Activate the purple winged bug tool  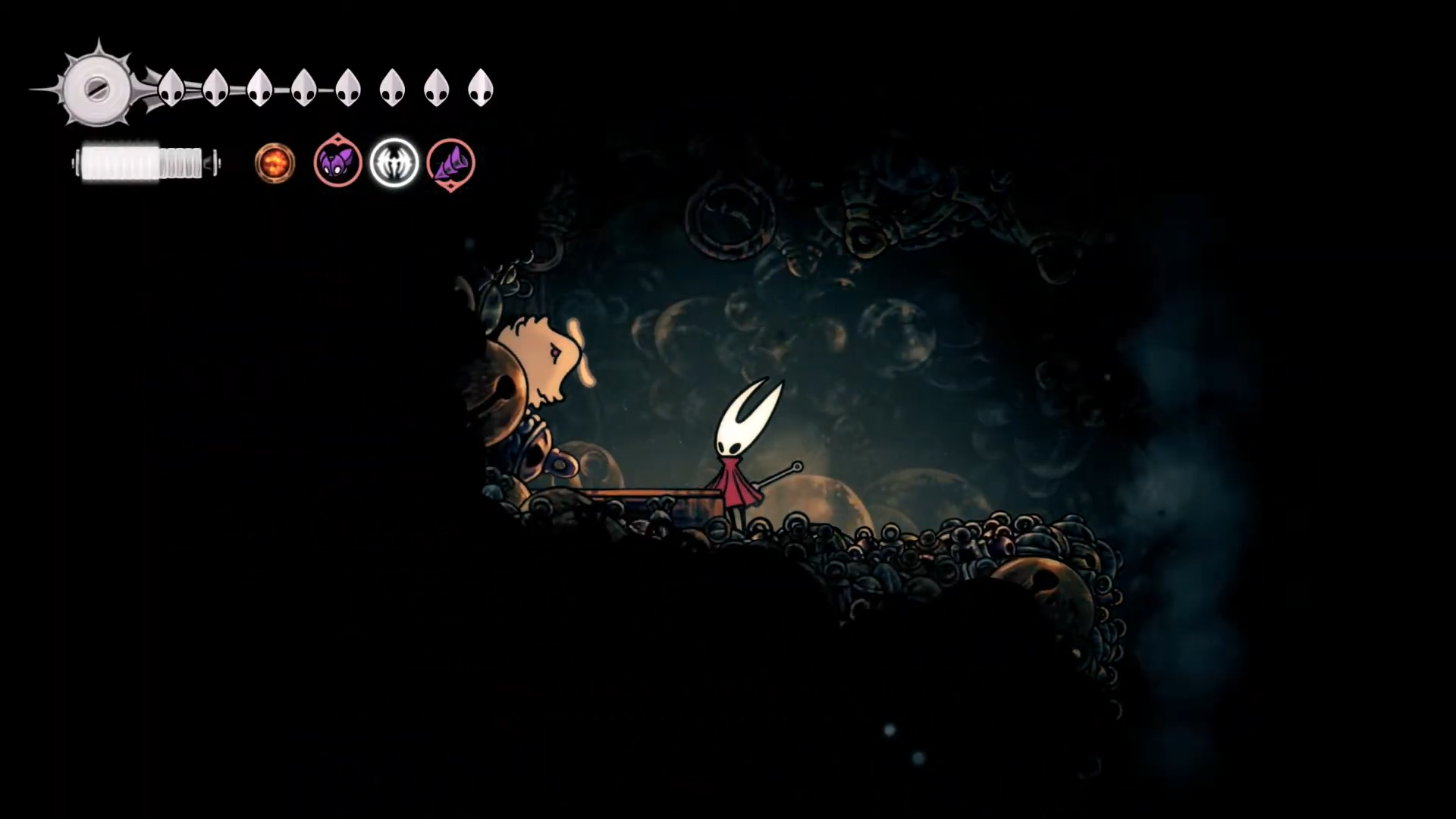point(337,162)
